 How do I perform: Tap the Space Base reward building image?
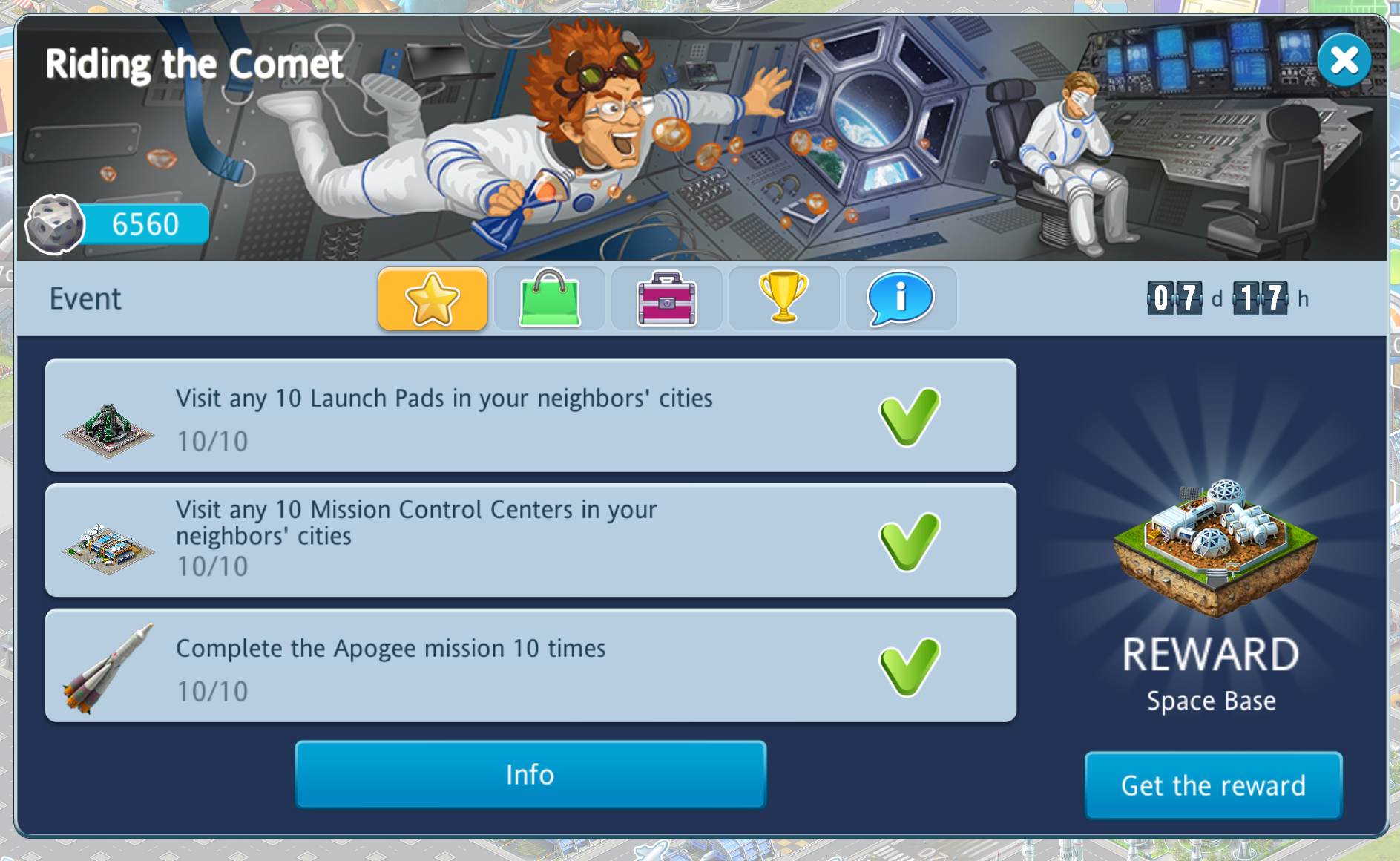click(x=1215, y=548)
